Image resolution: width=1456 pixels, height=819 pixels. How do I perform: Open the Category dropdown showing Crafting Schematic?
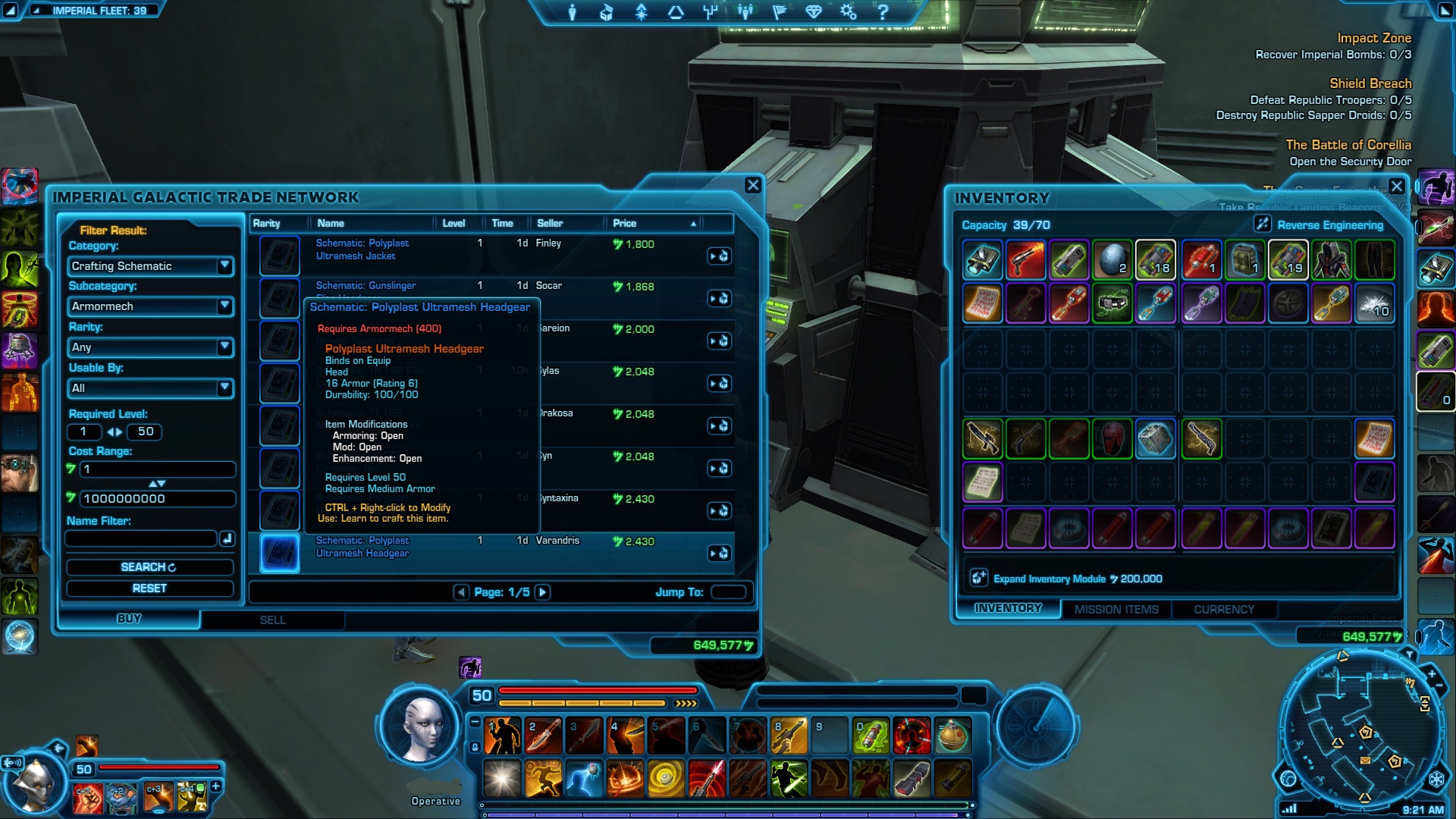click(150, 266)
